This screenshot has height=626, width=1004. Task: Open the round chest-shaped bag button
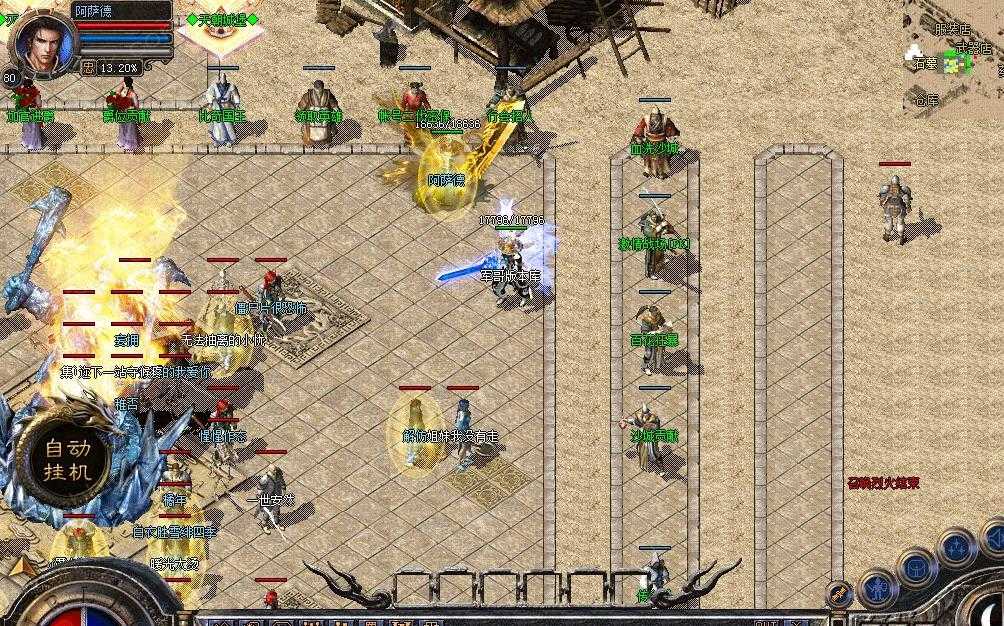coord(916,568)
